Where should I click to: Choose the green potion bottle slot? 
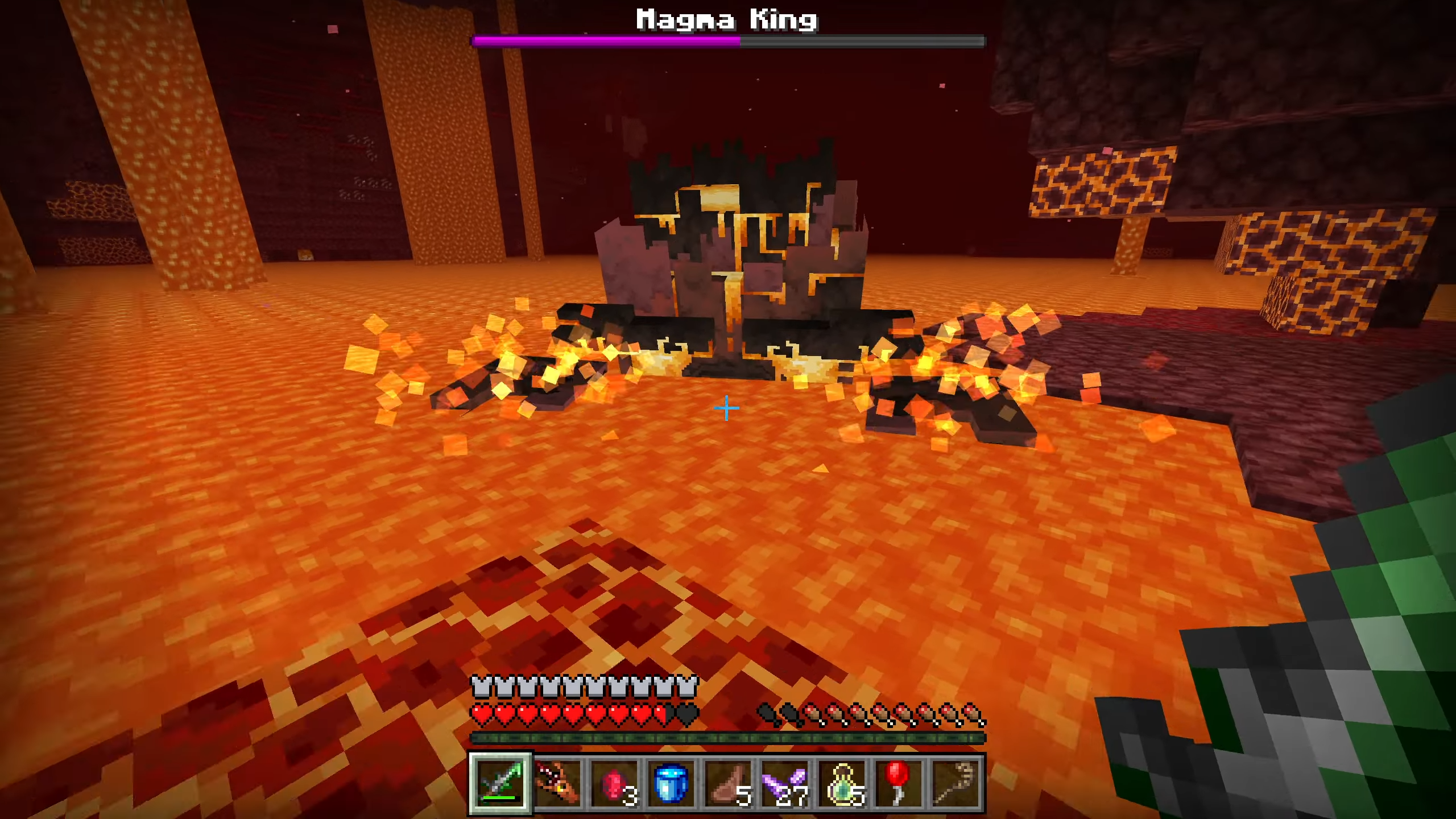point(842,784)
